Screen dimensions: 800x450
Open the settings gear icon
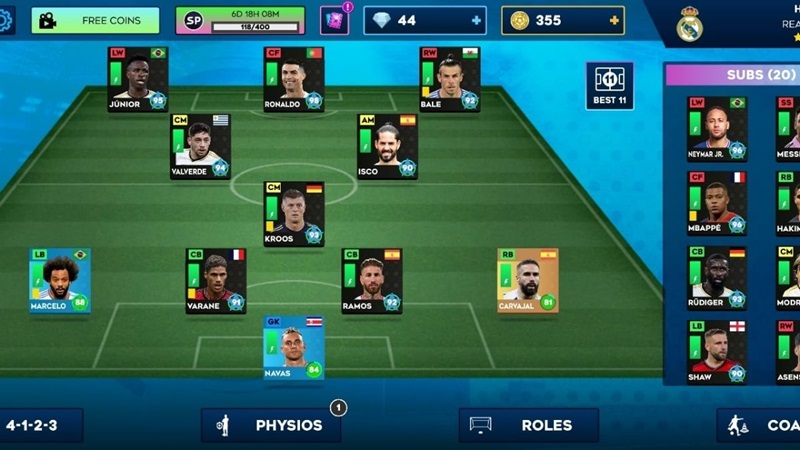[6, 20]
